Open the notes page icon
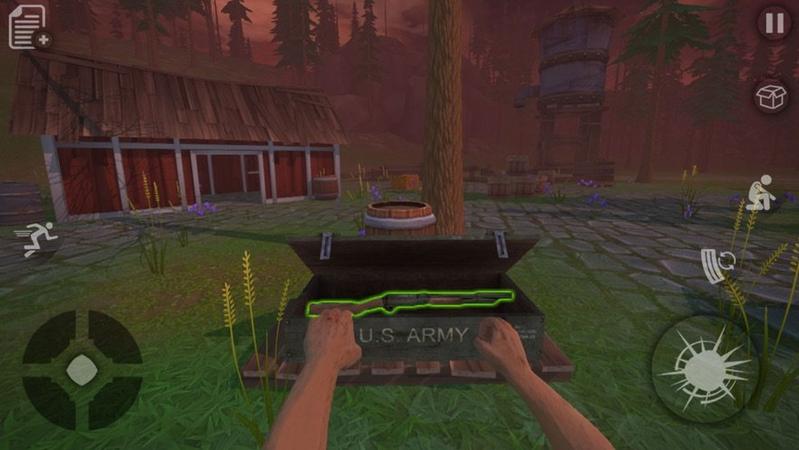The image size is (799, 450). [x=29, y=27]
